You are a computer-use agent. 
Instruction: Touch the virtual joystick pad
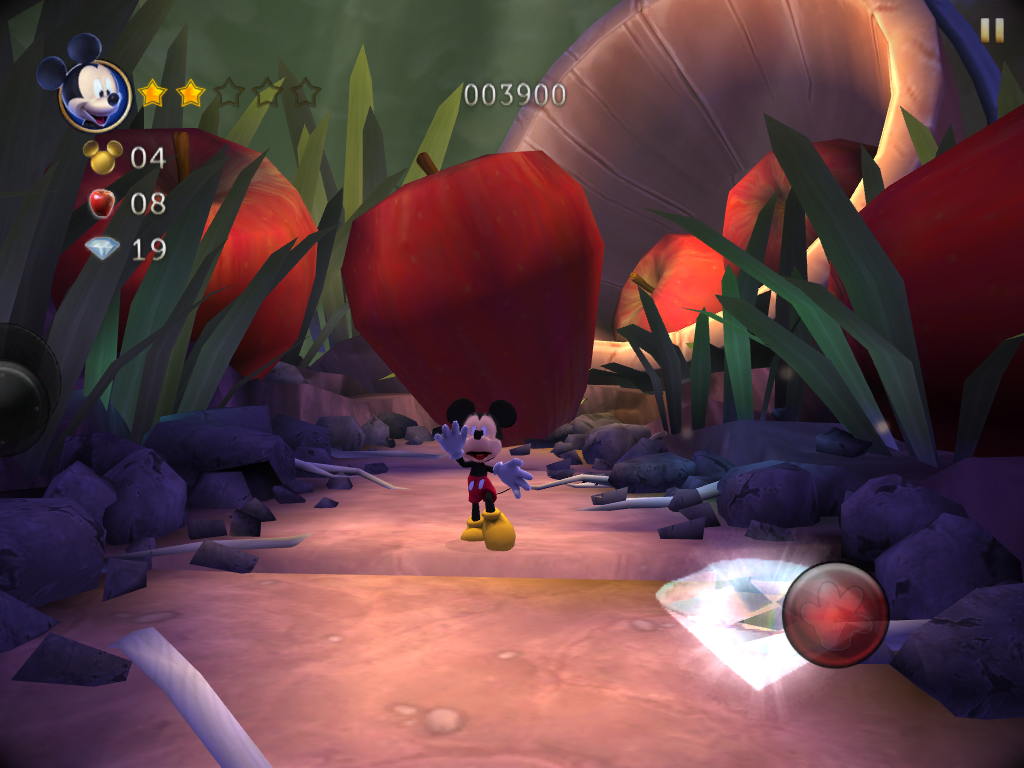click(x=22, y=390)
